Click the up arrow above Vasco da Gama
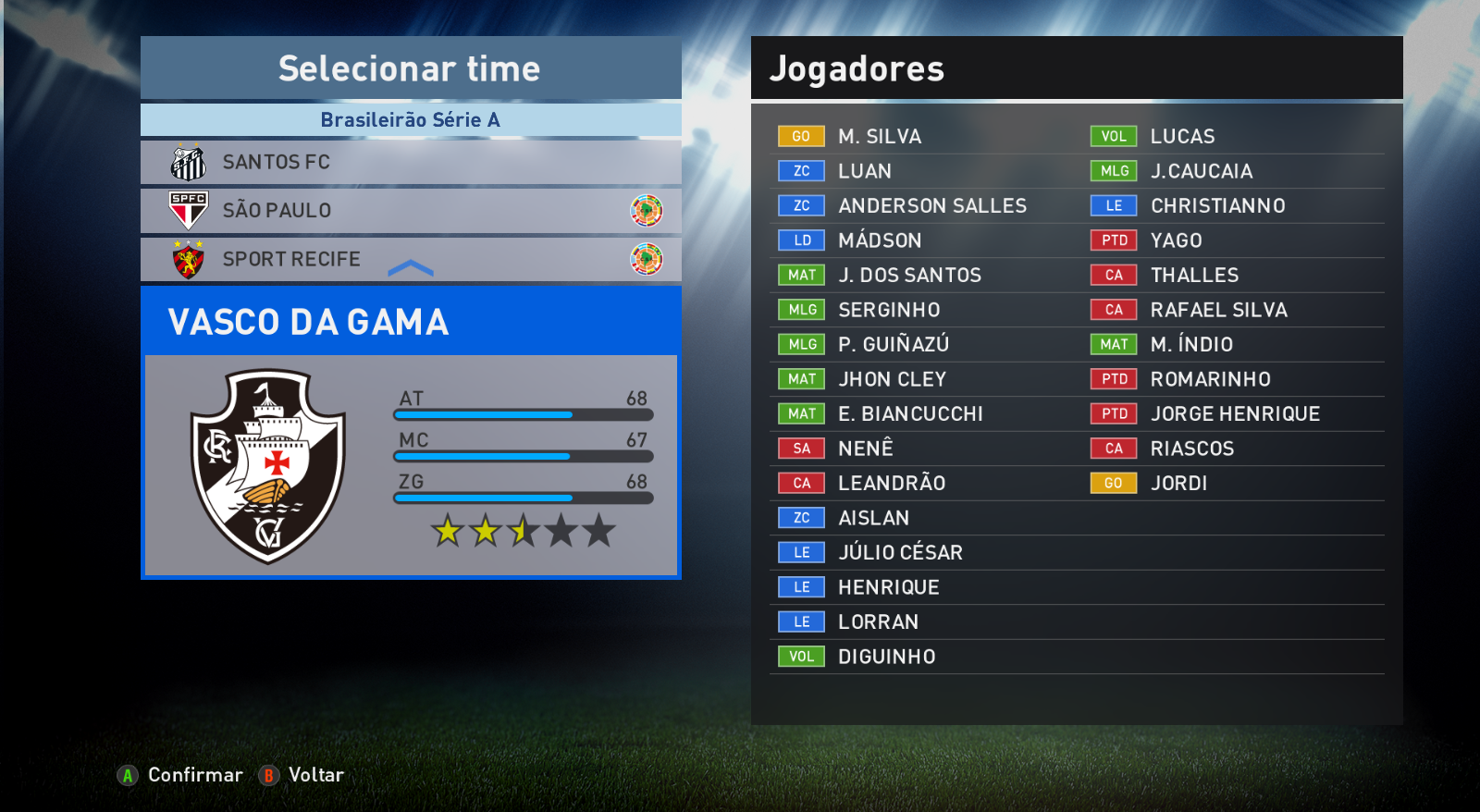Image resolution: width=1480 pixels, height=812 pixels. coord(411,269)
